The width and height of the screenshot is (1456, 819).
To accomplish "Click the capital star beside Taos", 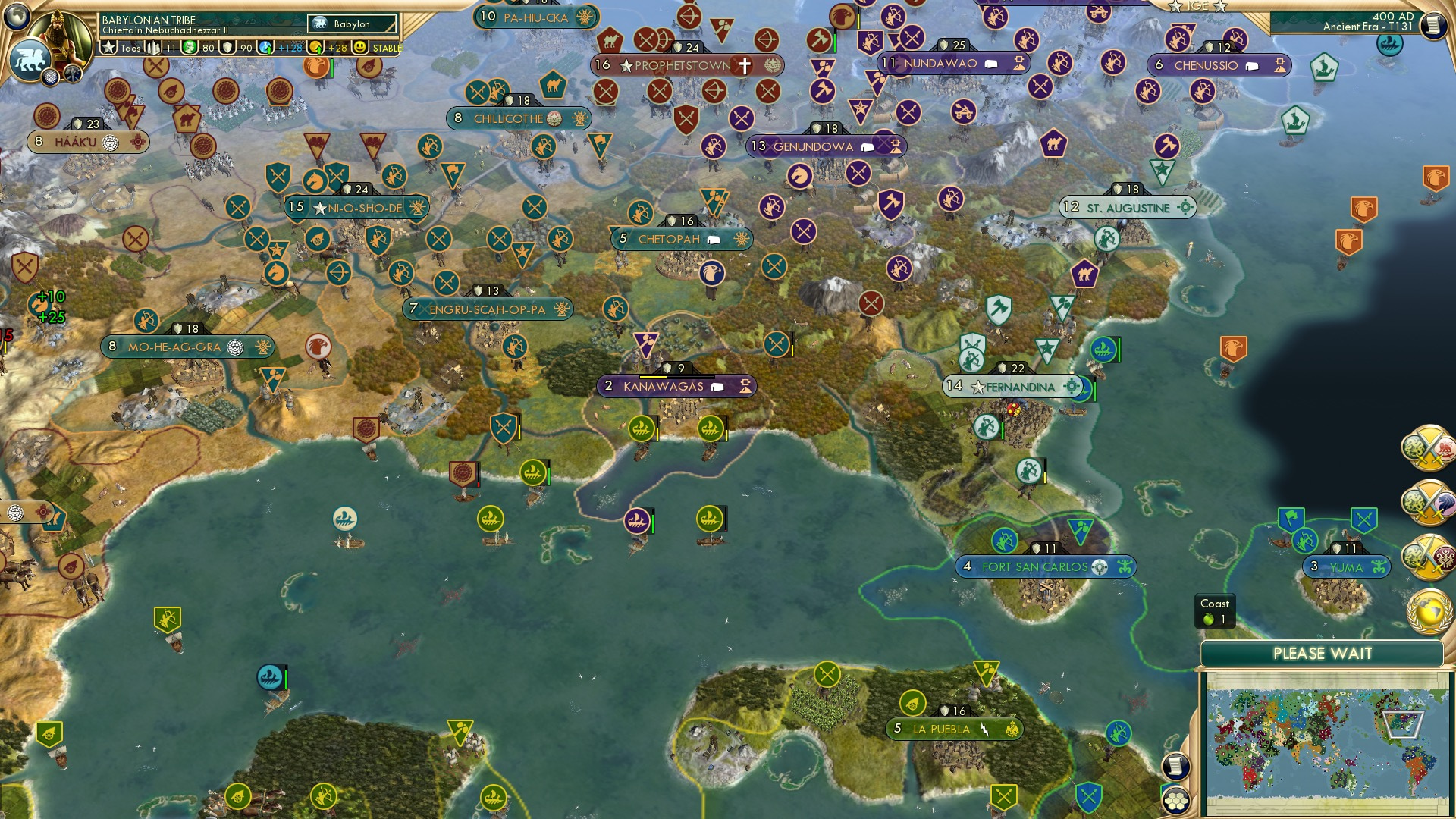I will click(108, 47).
